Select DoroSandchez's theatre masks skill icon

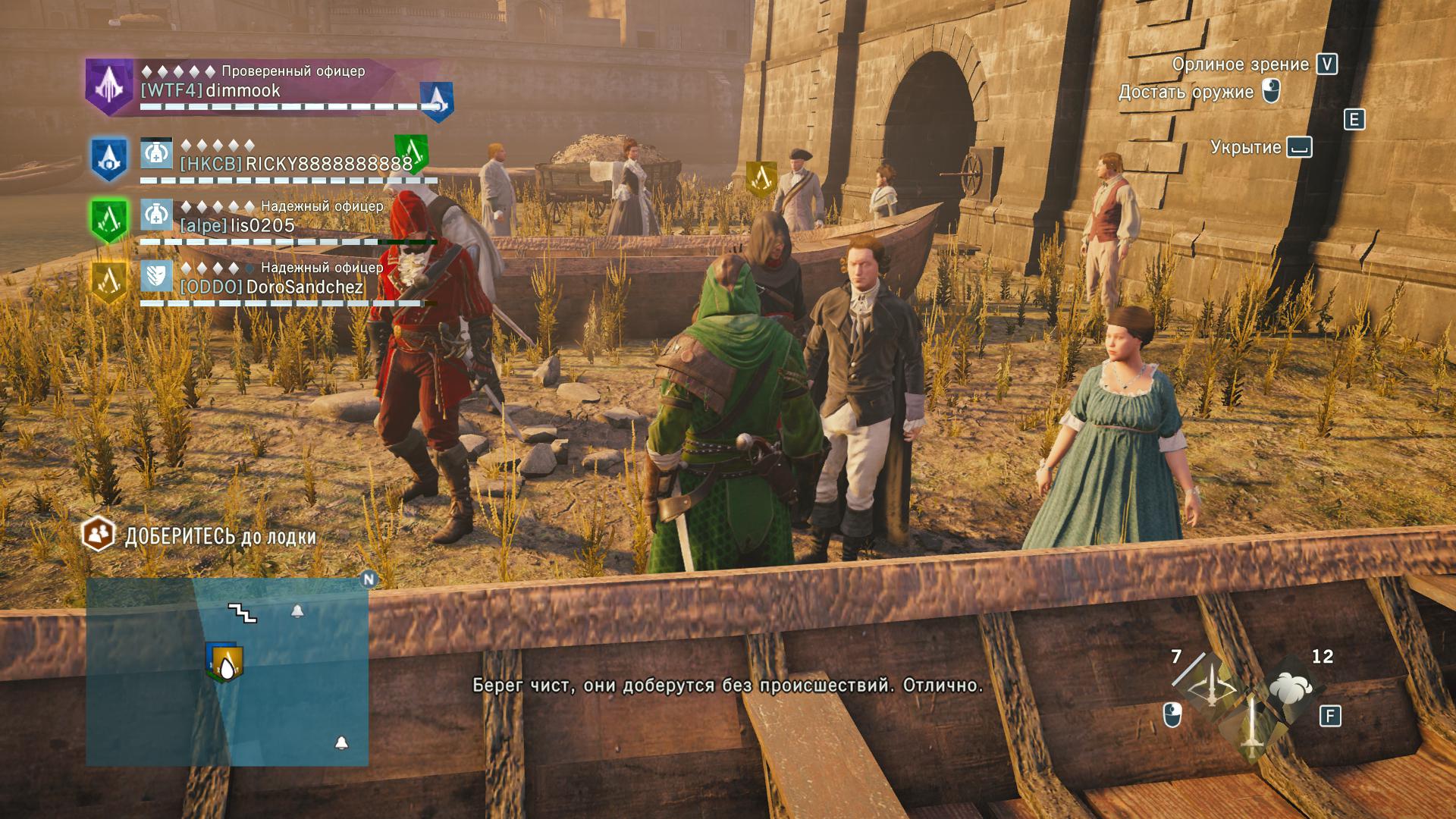[156, 277]
